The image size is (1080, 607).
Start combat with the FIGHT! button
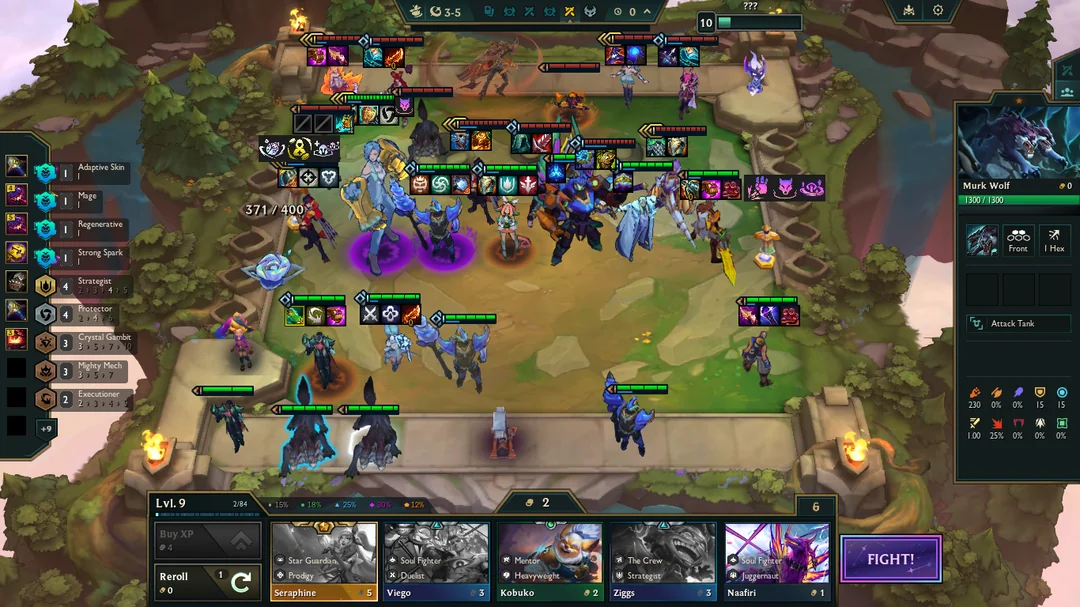coord(891,559)
